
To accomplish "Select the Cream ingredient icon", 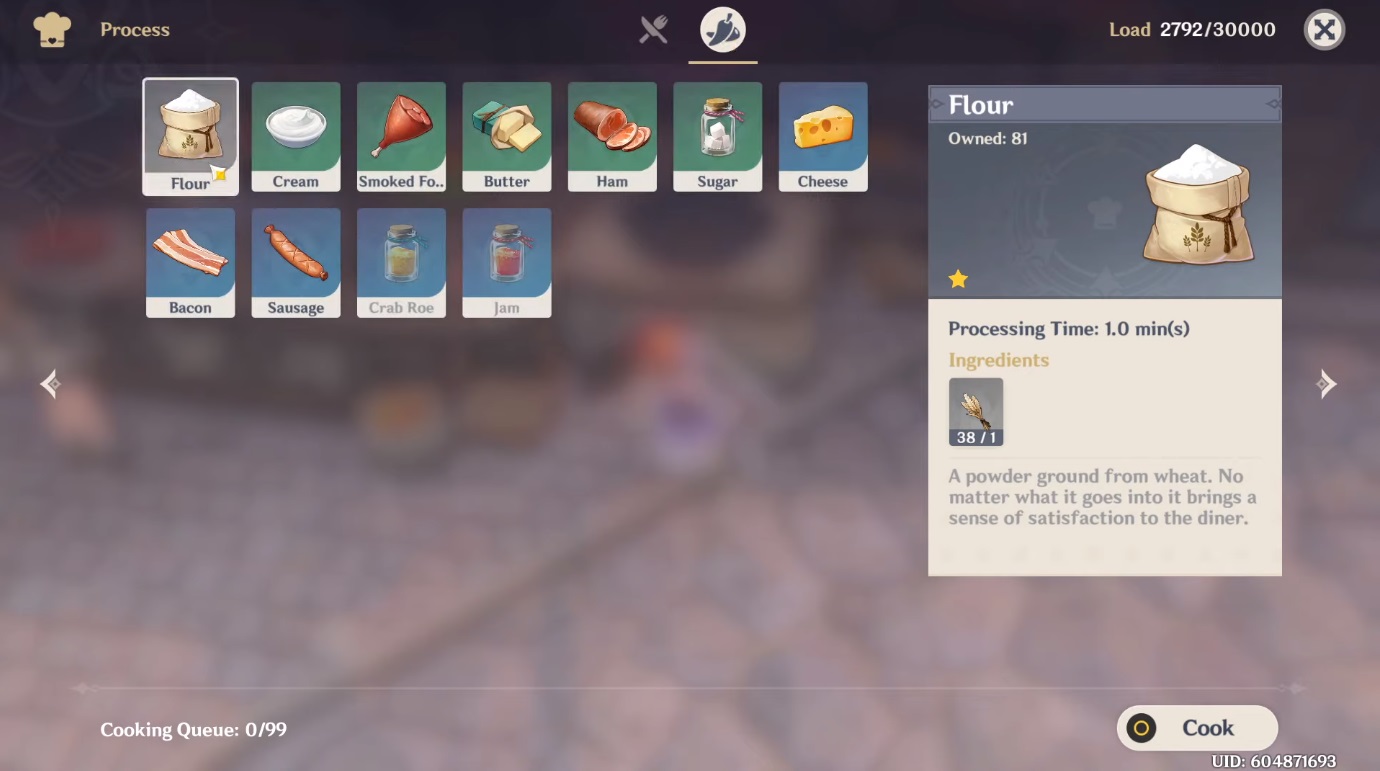I will pyautogui.click(x=295, y=136).
